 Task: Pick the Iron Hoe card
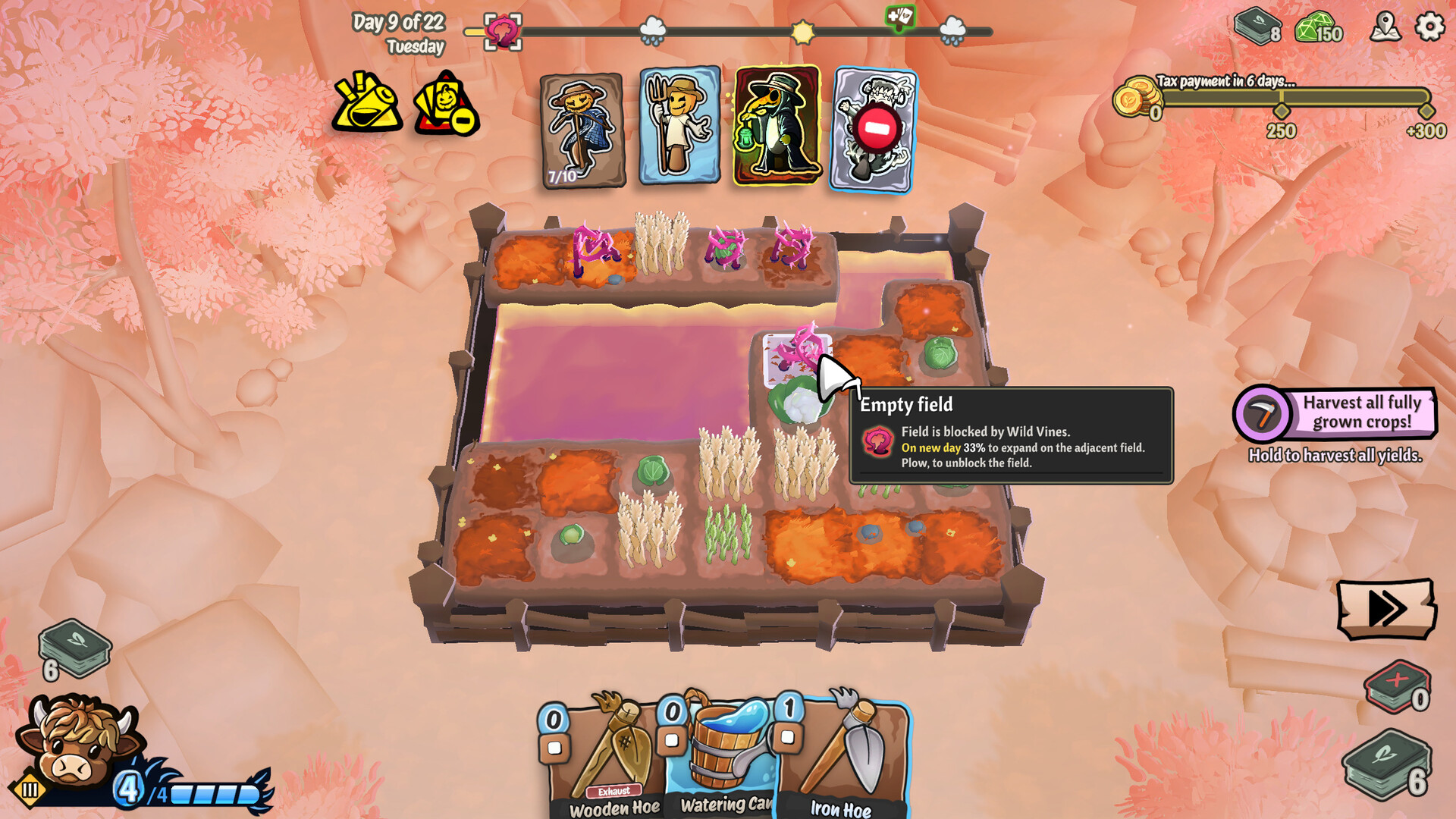point(843,758)
